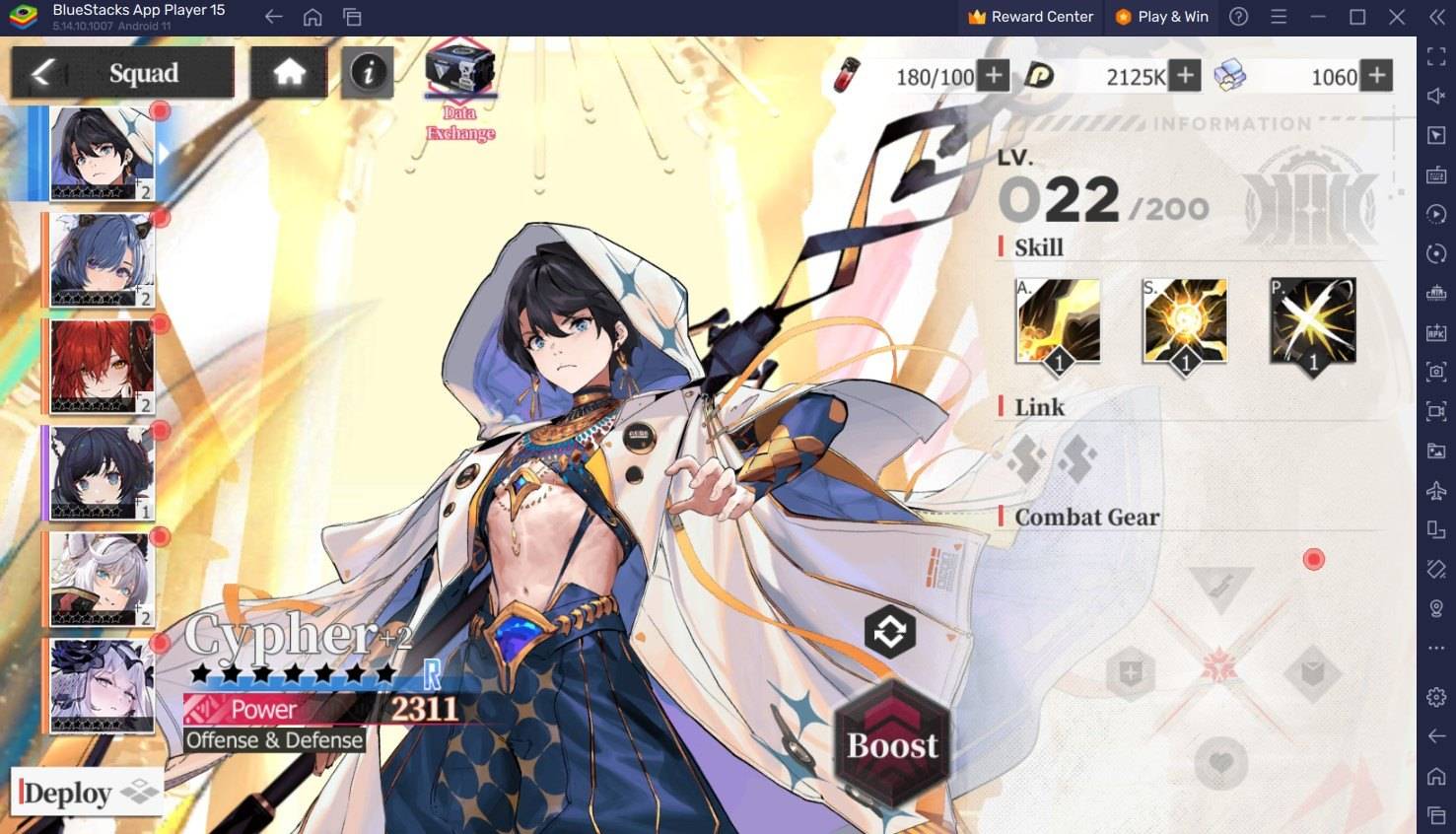Toggle mute in the BlueStacks sidebar
Image resolution: width=1456 pixels, height=834 pixels.
coord(1436,96)
